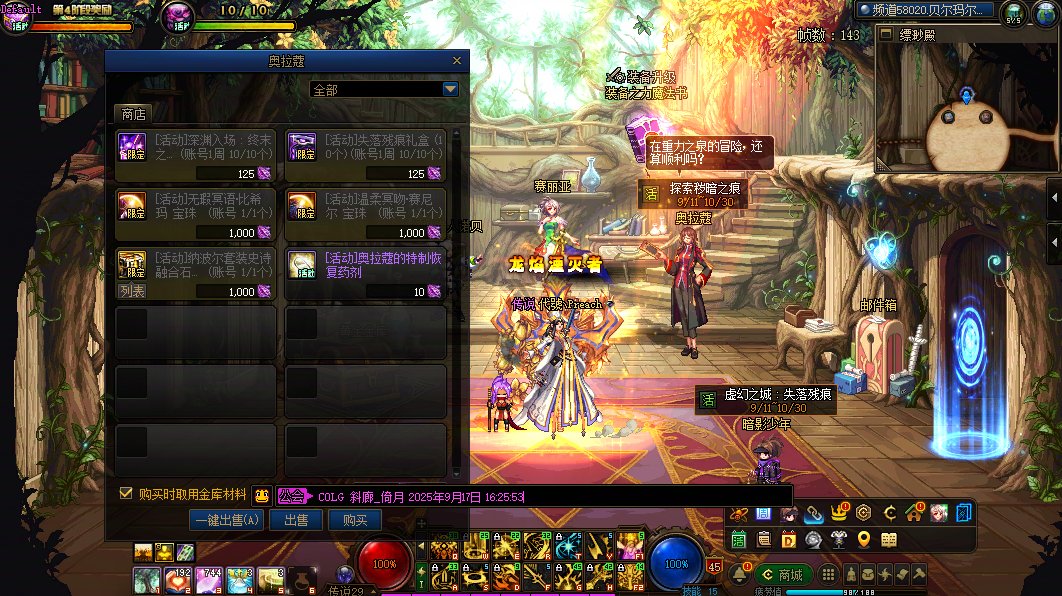1062x596 pixels.
Task: Open the notification bell icon
Action: pos(740,575)
